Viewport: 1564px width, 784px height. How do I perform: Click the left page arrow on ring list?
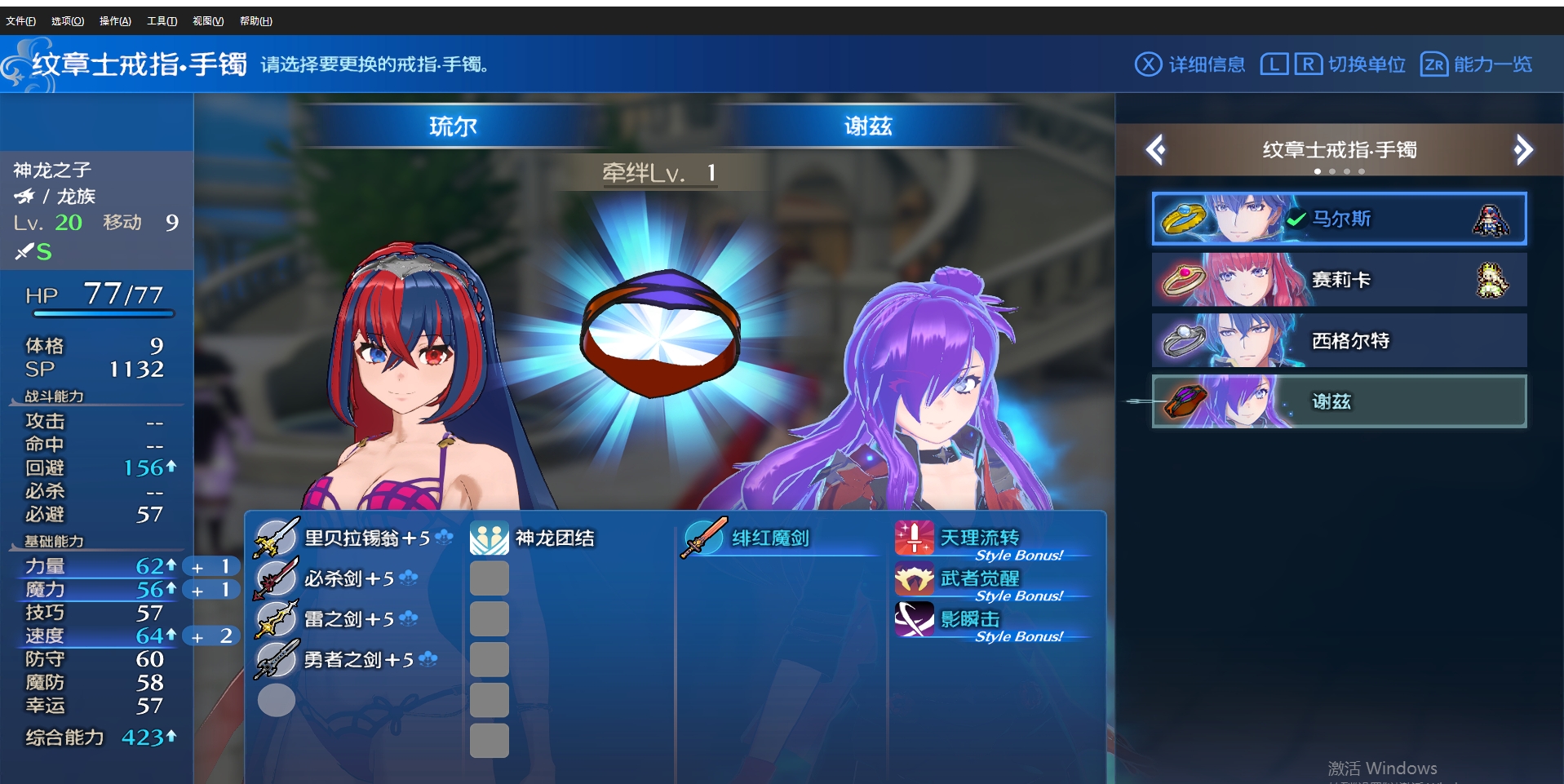[1156, 149]
